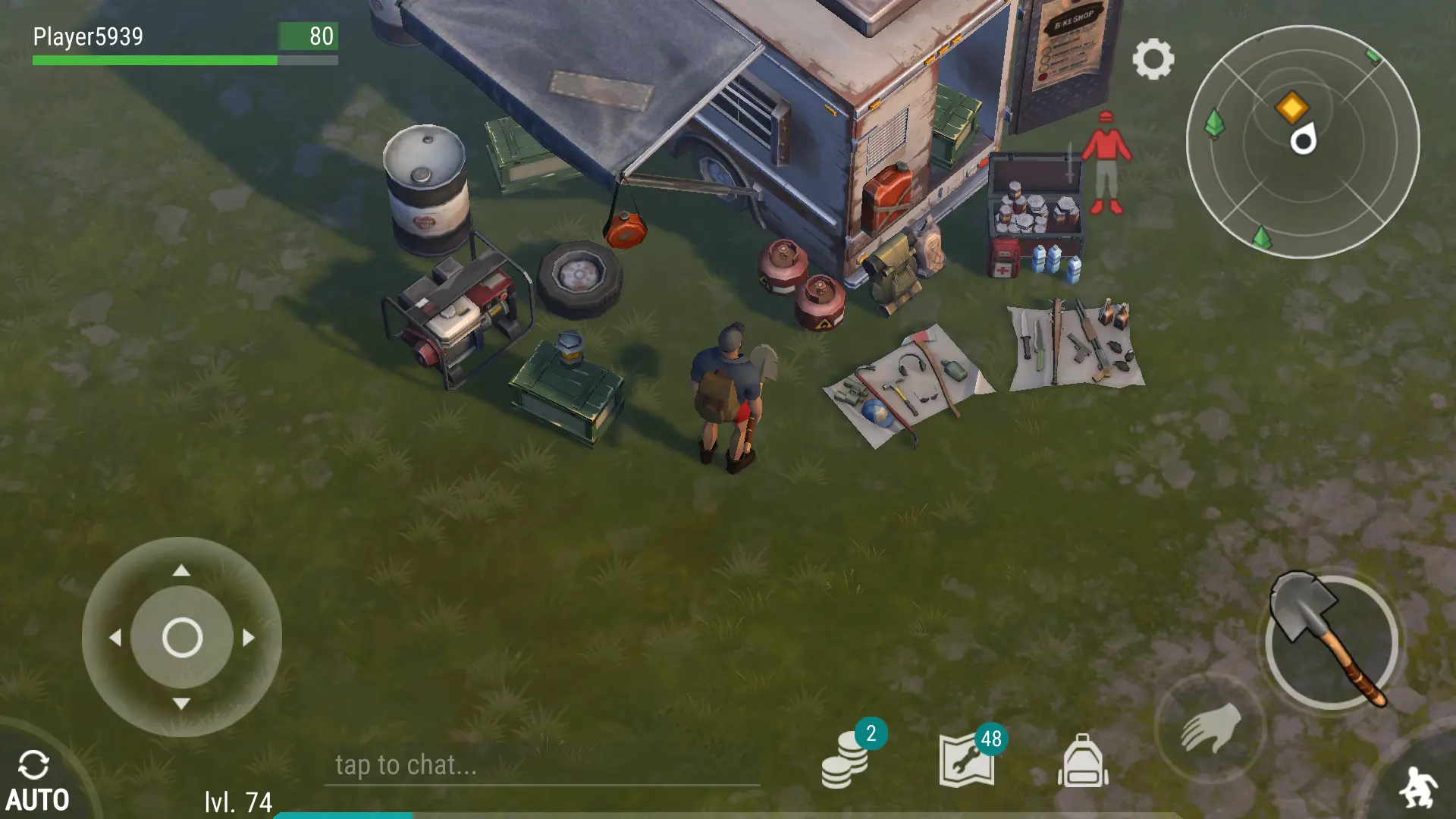This screenshot has width=1456, height=819.
Task: Open the crafting blueprint menu
Action: 968,761
